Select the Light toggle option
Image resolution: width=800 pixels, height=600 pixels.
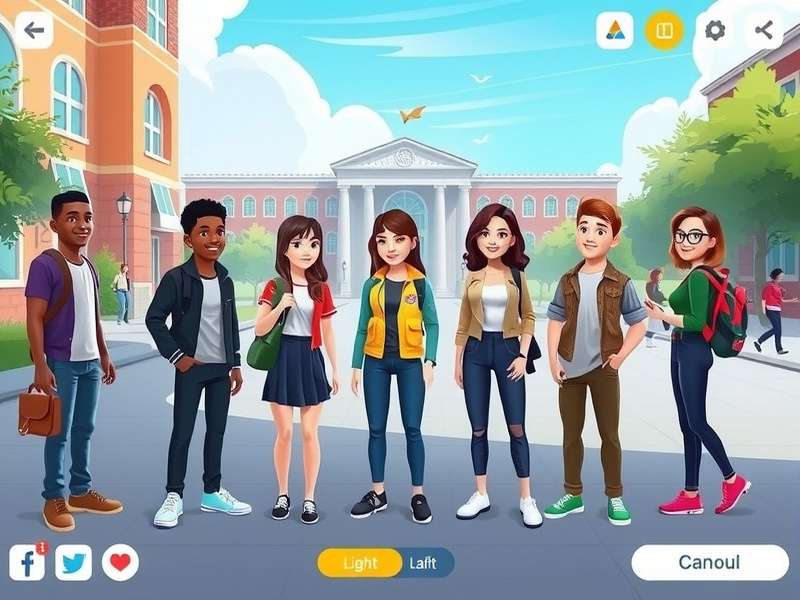click(x=360, y=563)
